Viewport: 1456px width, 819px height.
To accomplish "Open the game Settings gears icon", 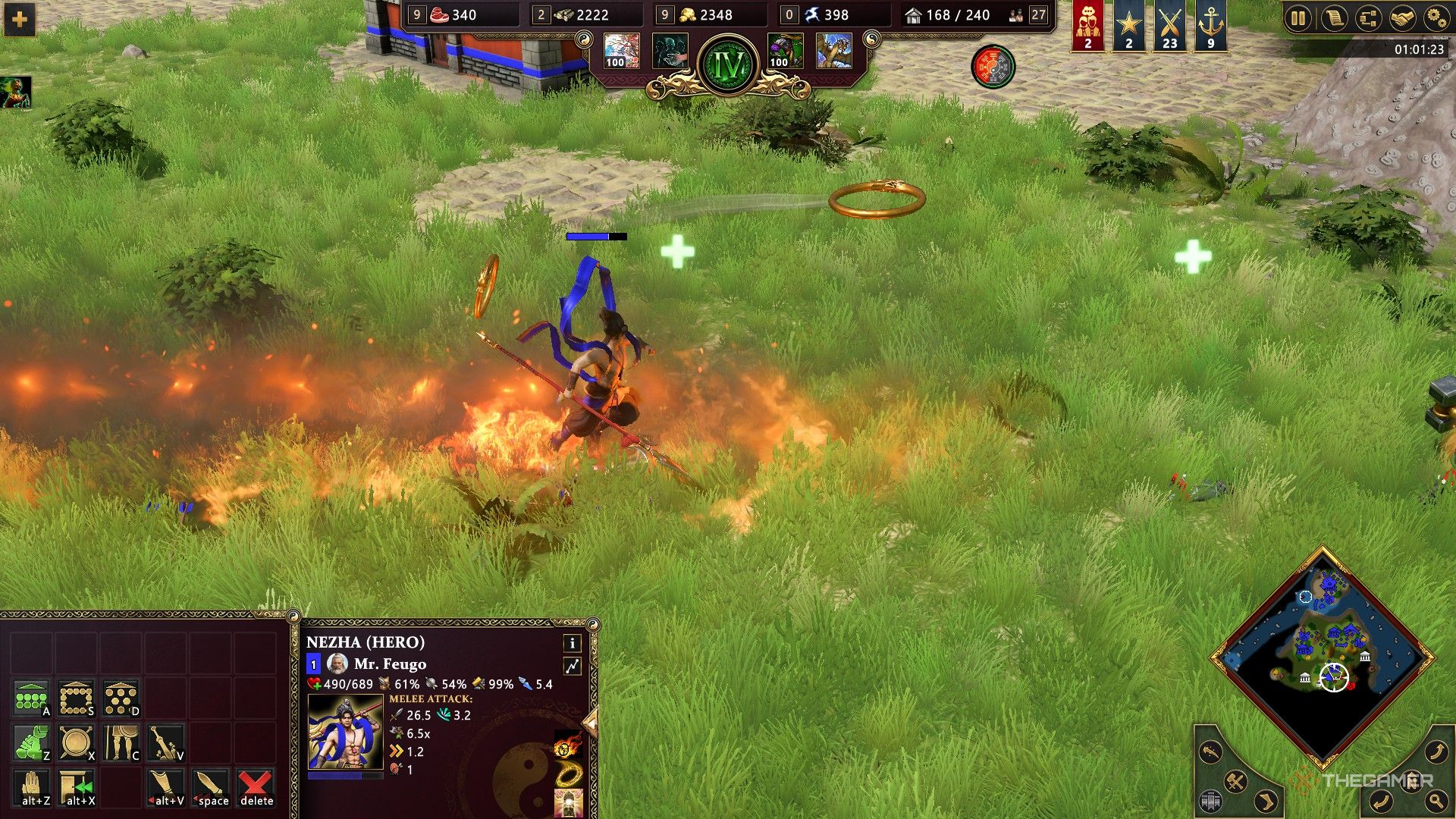I will tap(1436, 17).
